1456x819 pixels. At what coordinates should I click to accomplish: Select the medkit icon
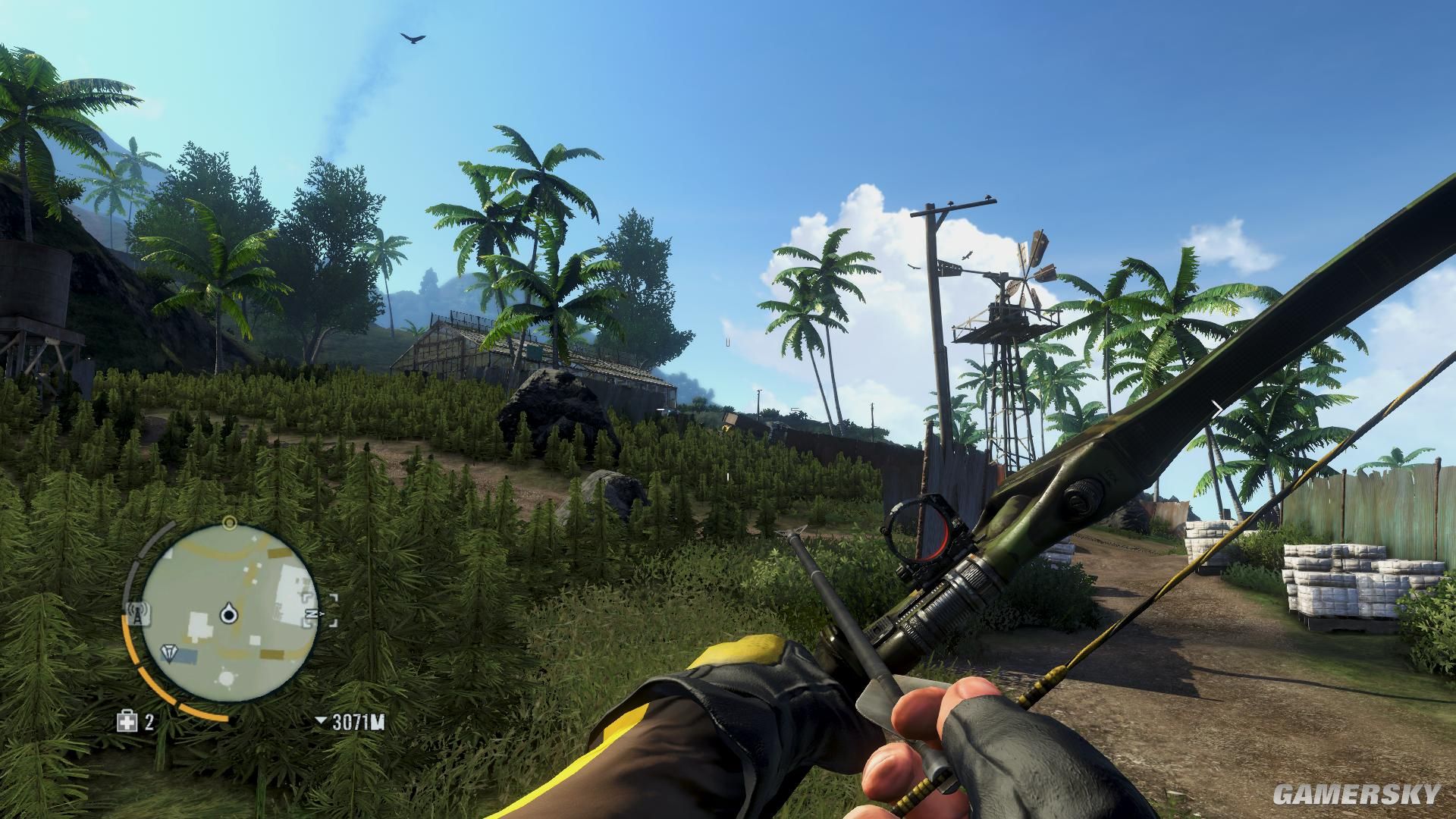127,721
